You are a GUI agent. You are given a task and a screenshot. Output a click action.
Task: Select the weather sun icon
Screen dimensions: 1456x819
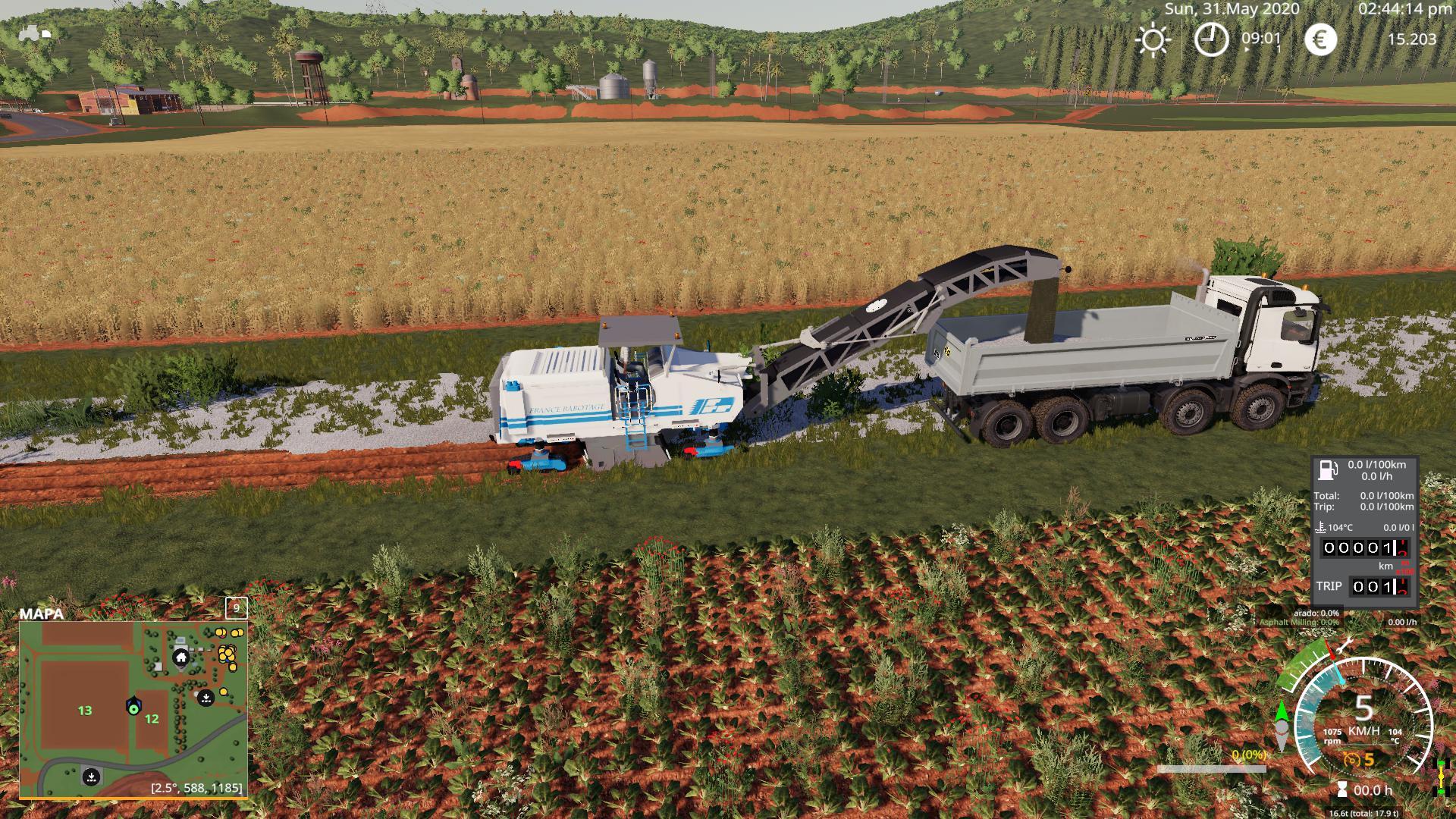click(1154, 39)
